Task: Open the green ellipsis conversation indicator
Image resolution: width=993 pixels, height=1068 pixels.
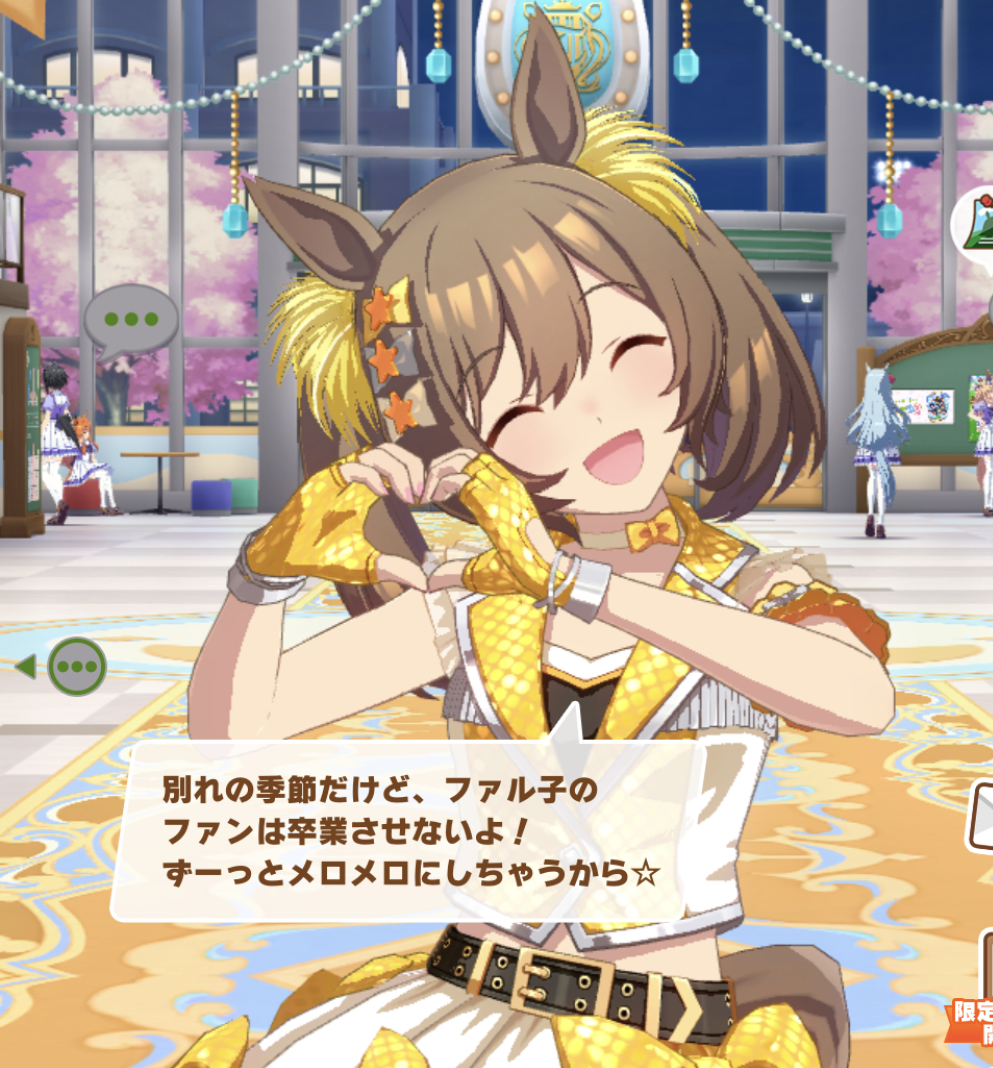Action: point(77,667)
